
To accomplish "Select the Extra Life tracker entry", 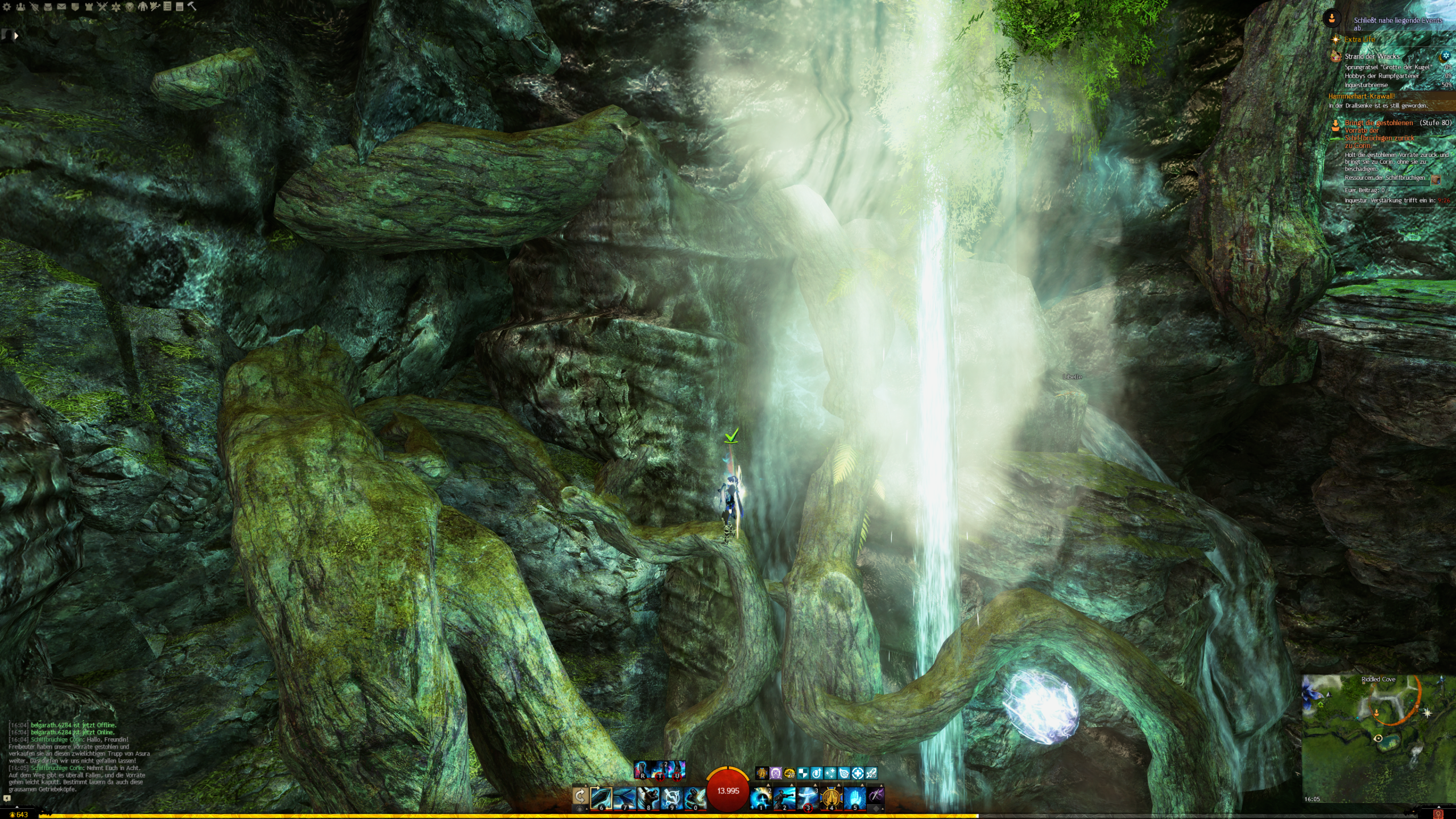I will point(1359,39).
